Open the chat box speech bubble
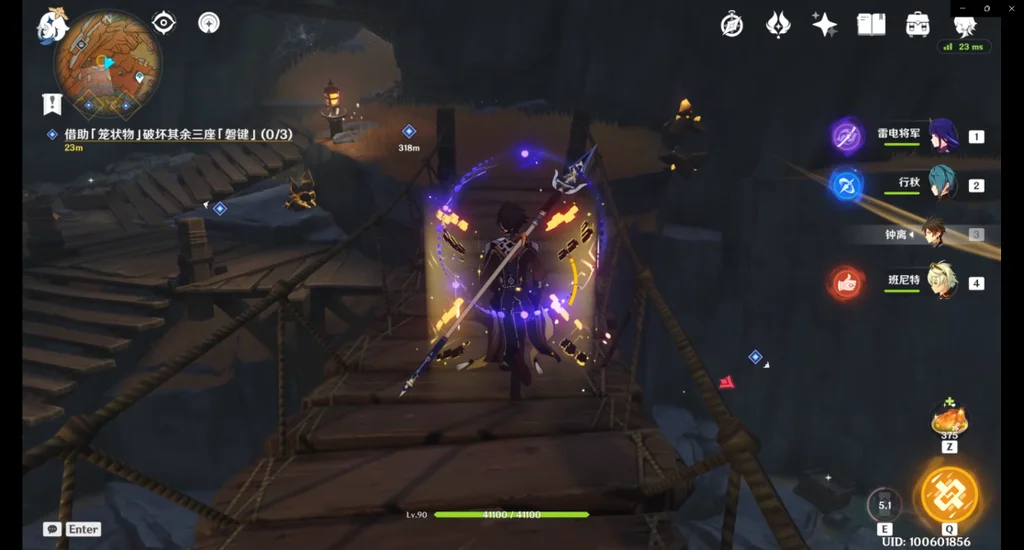The width and height of the screenshot is (1024, 550). [x=52, y=529]
